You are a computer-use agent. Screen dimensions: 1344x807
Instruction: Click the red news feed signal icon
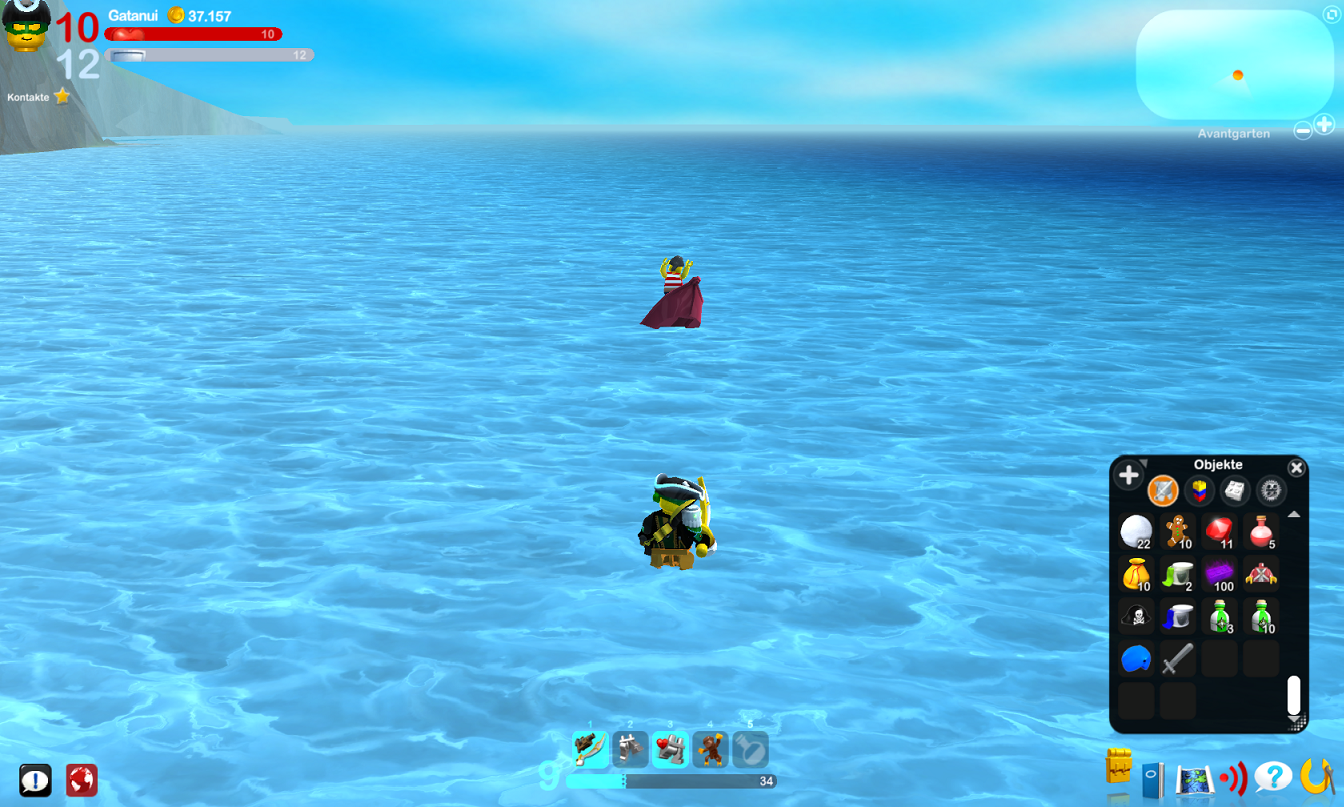1233,775
